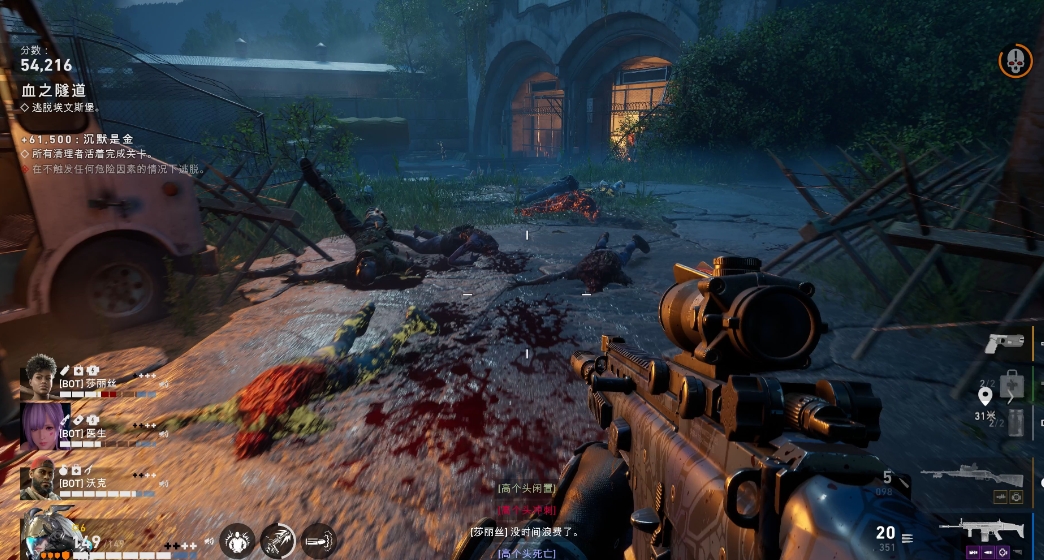Select the canister item slot
The height and width of the screenshot is (560, 1044).
click(x=1016, y=423)
